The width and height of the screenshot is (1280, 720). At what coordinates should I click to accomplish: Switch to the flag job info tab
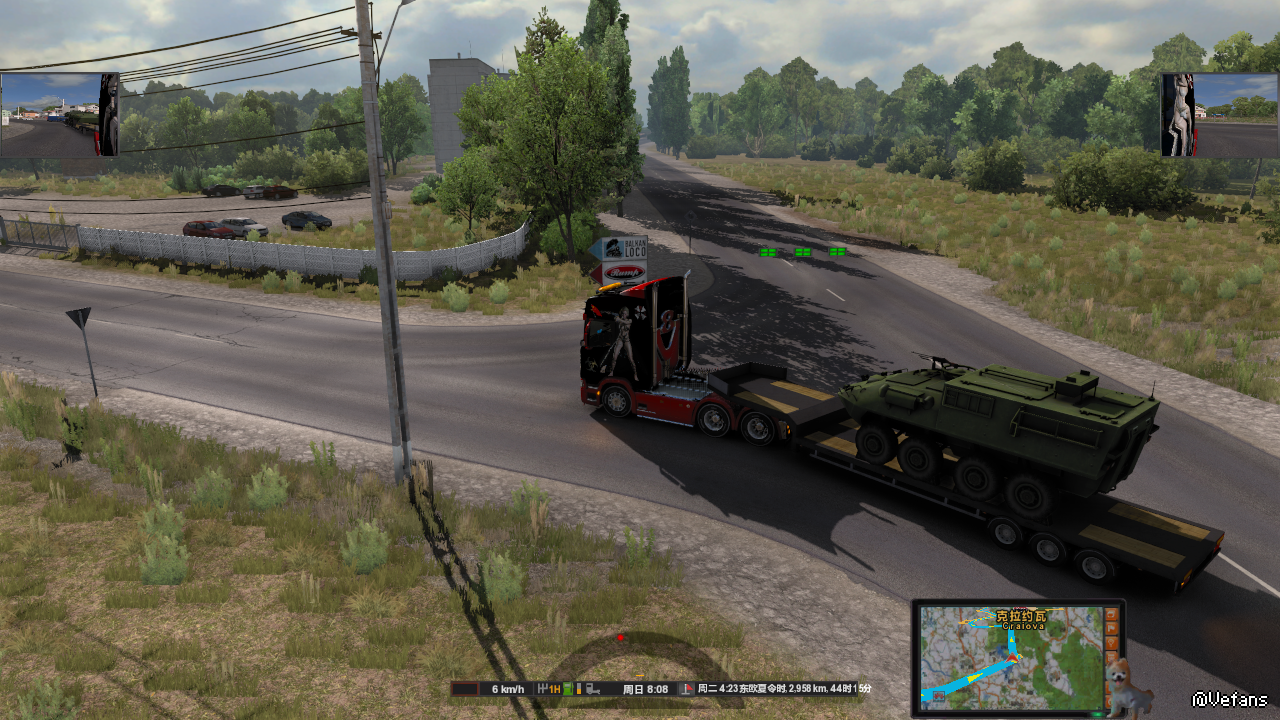(x=1112, y=628)
